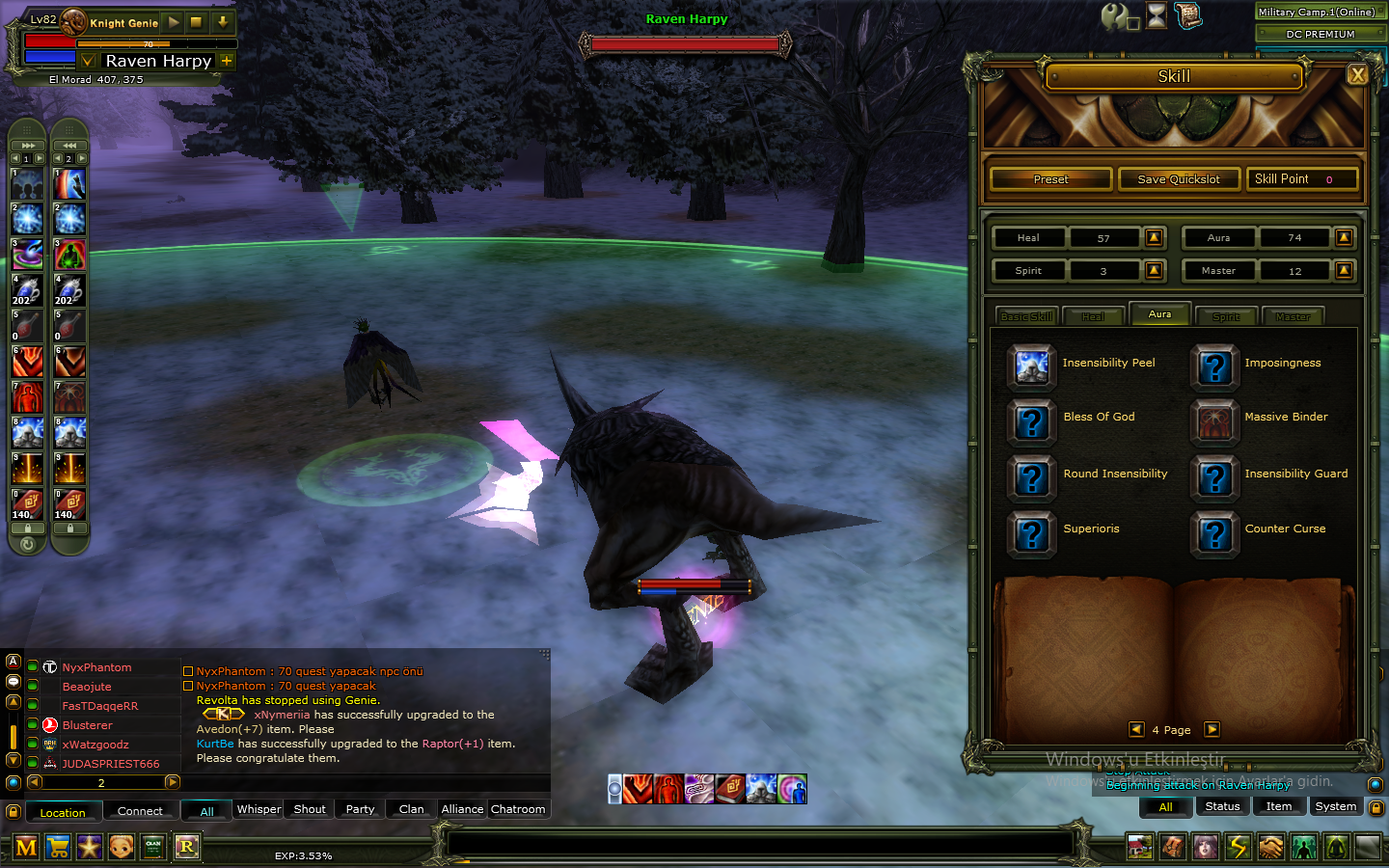Show the System message log tab
The width and height of the screenshot is (1389, 868).
click(1335, 806)
